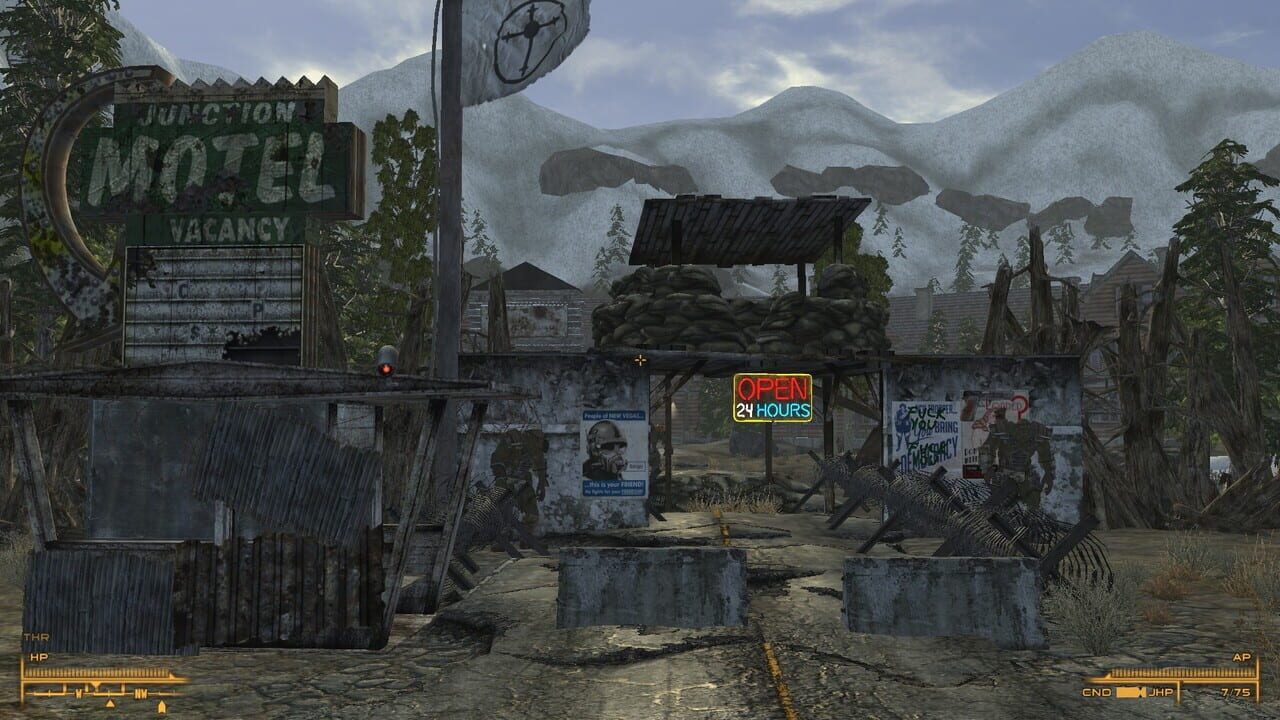Click the W direction marker on compass
Screen dimensions: 1280x720
(80, 693)
